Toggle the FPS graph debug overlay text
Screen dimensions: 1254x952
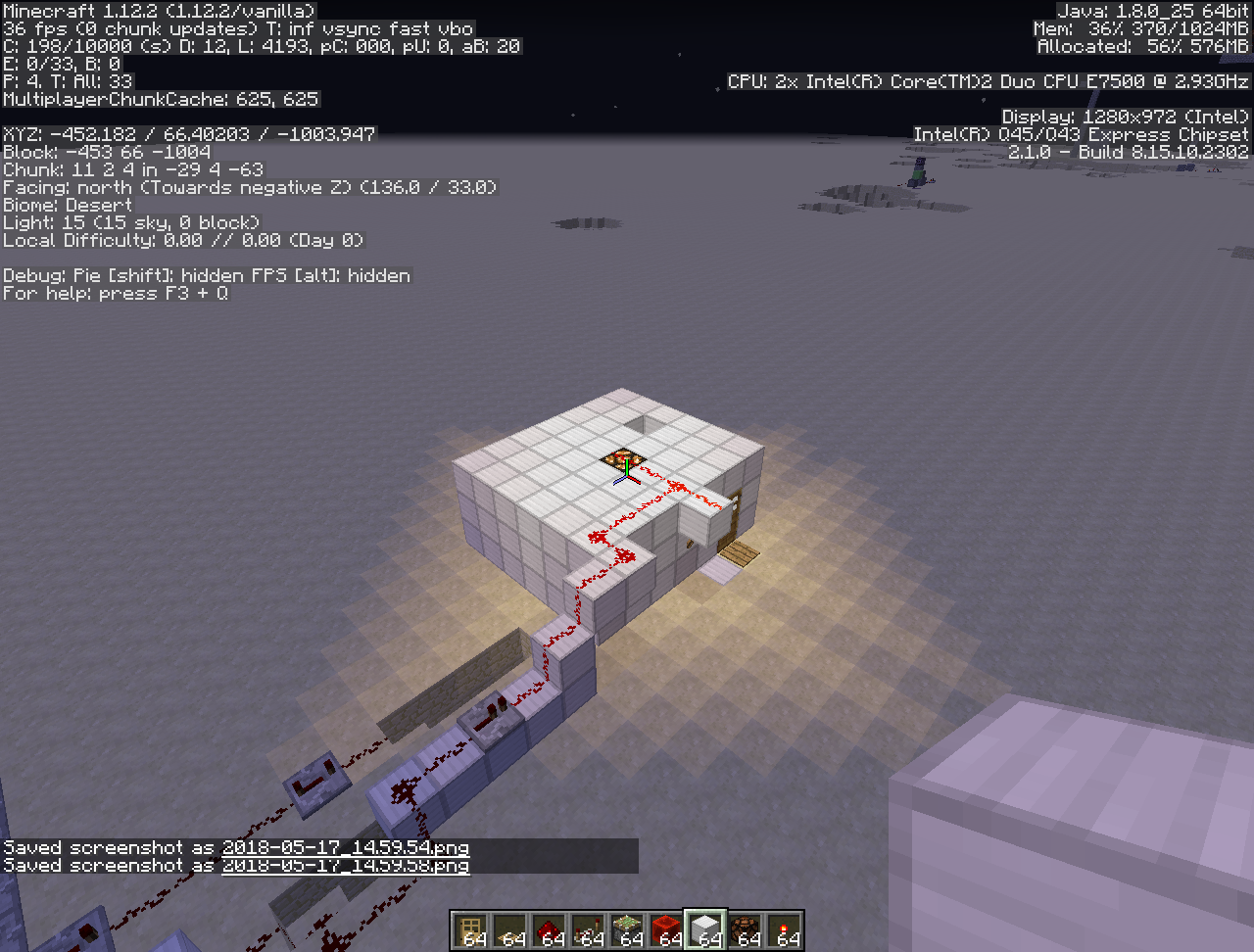tap(329, 275)
